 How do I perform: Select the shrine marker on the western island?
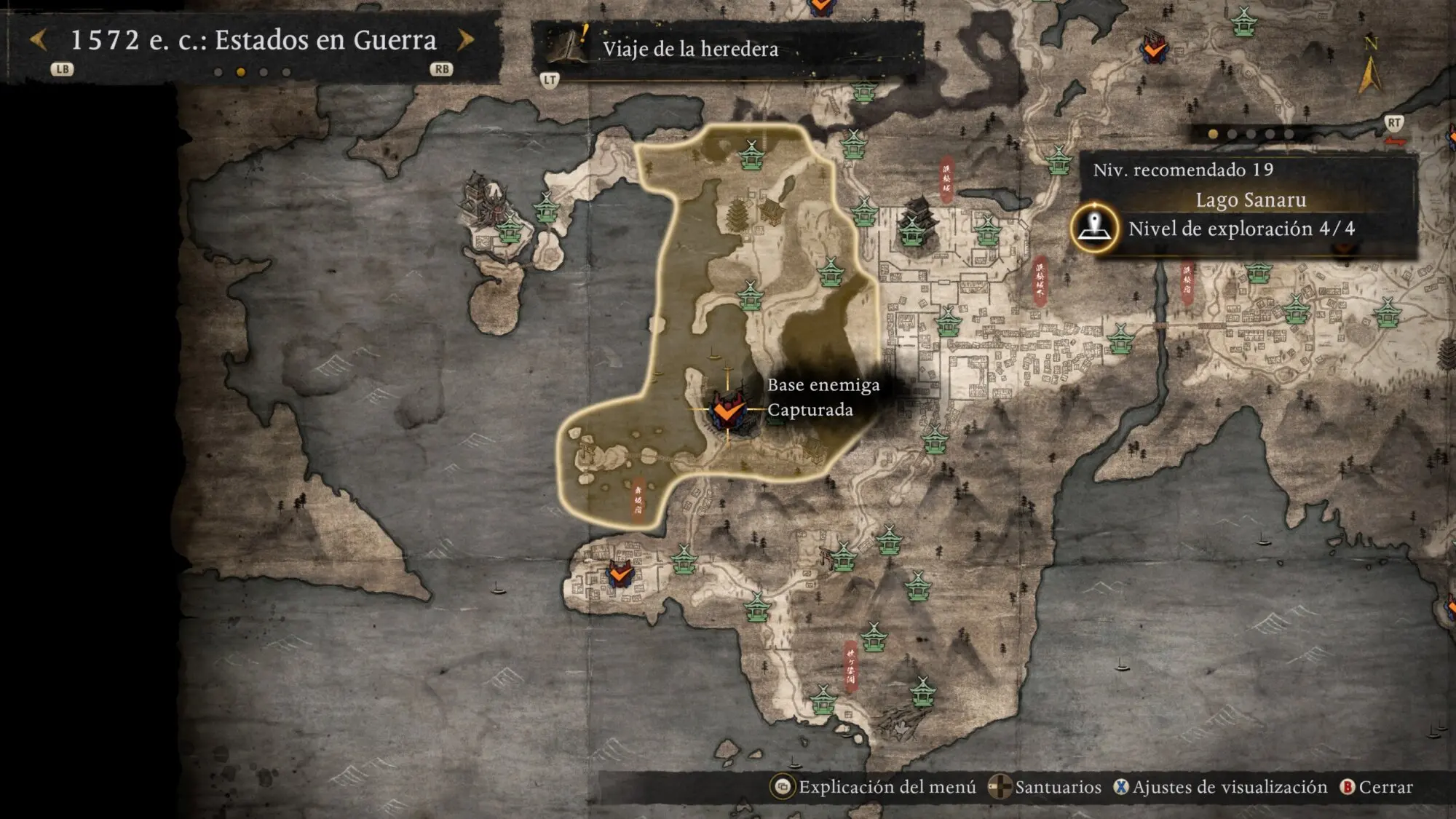(x=510, y=229)
